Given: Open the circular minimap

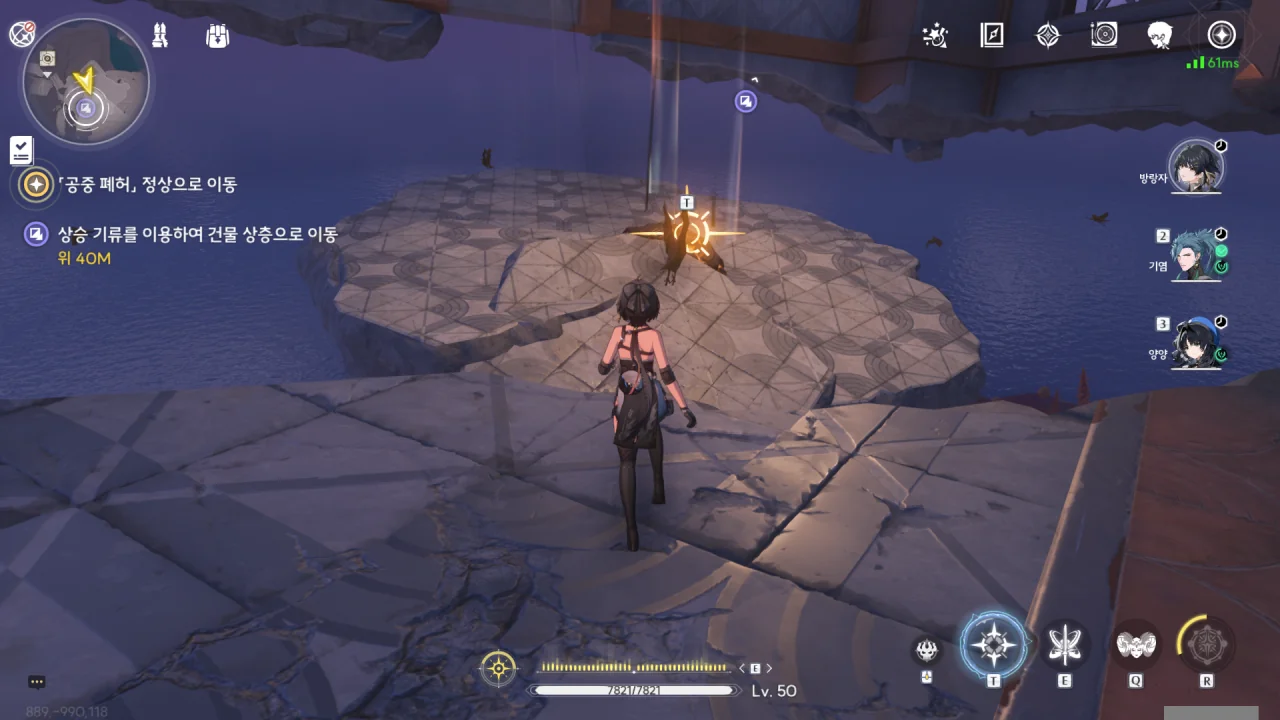Looking at the screenshot, I should (86, 83).
